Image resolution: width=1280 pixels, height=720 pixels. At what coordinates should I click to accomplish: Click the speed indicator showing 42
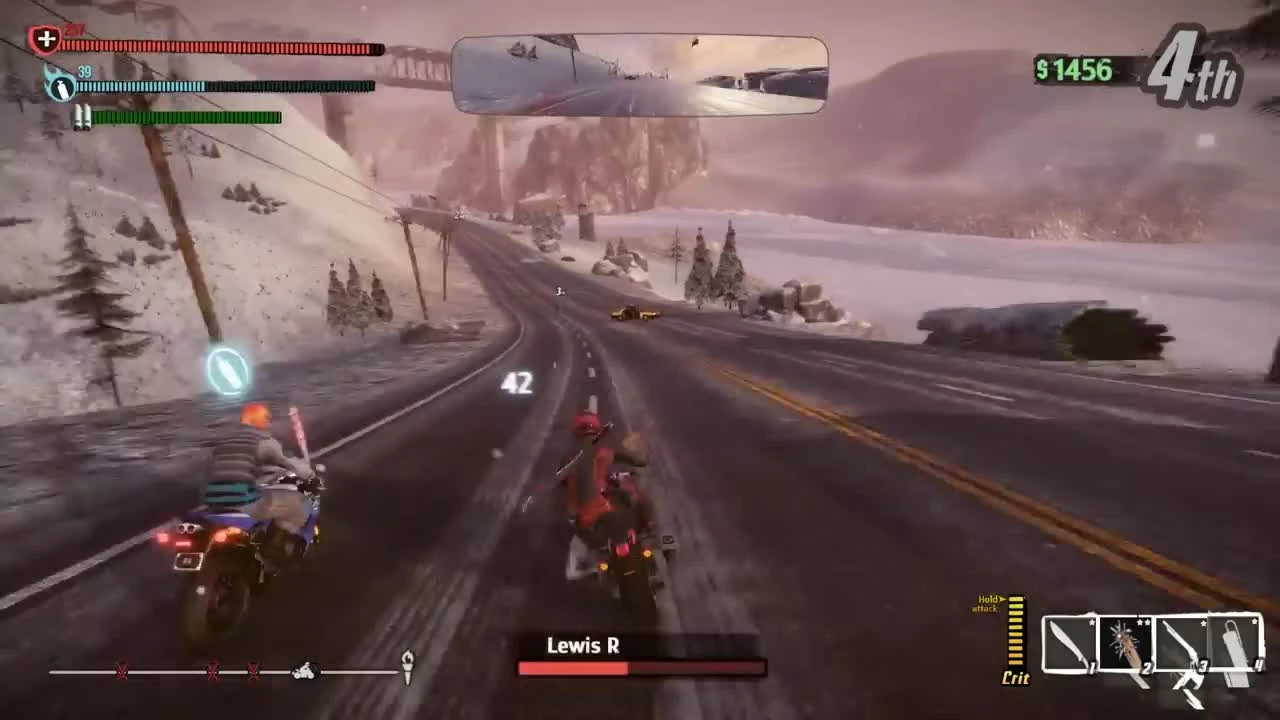(x=517, y=383)
